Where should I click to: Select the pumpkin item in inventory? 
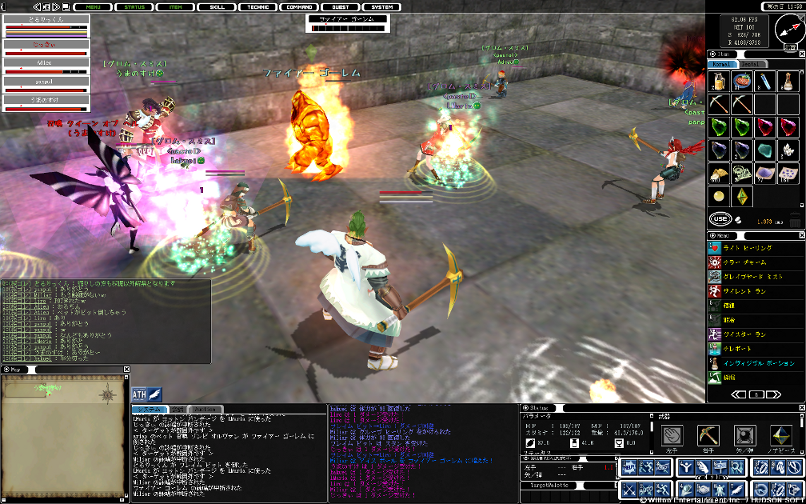742,81
